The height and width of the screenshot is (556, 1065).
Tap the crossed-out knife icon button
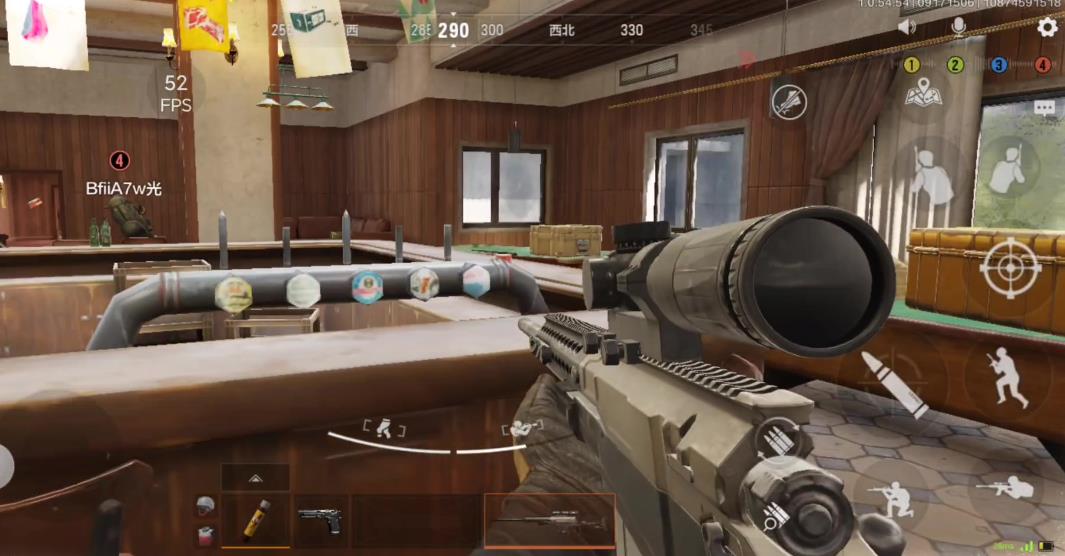pos(789,102)
